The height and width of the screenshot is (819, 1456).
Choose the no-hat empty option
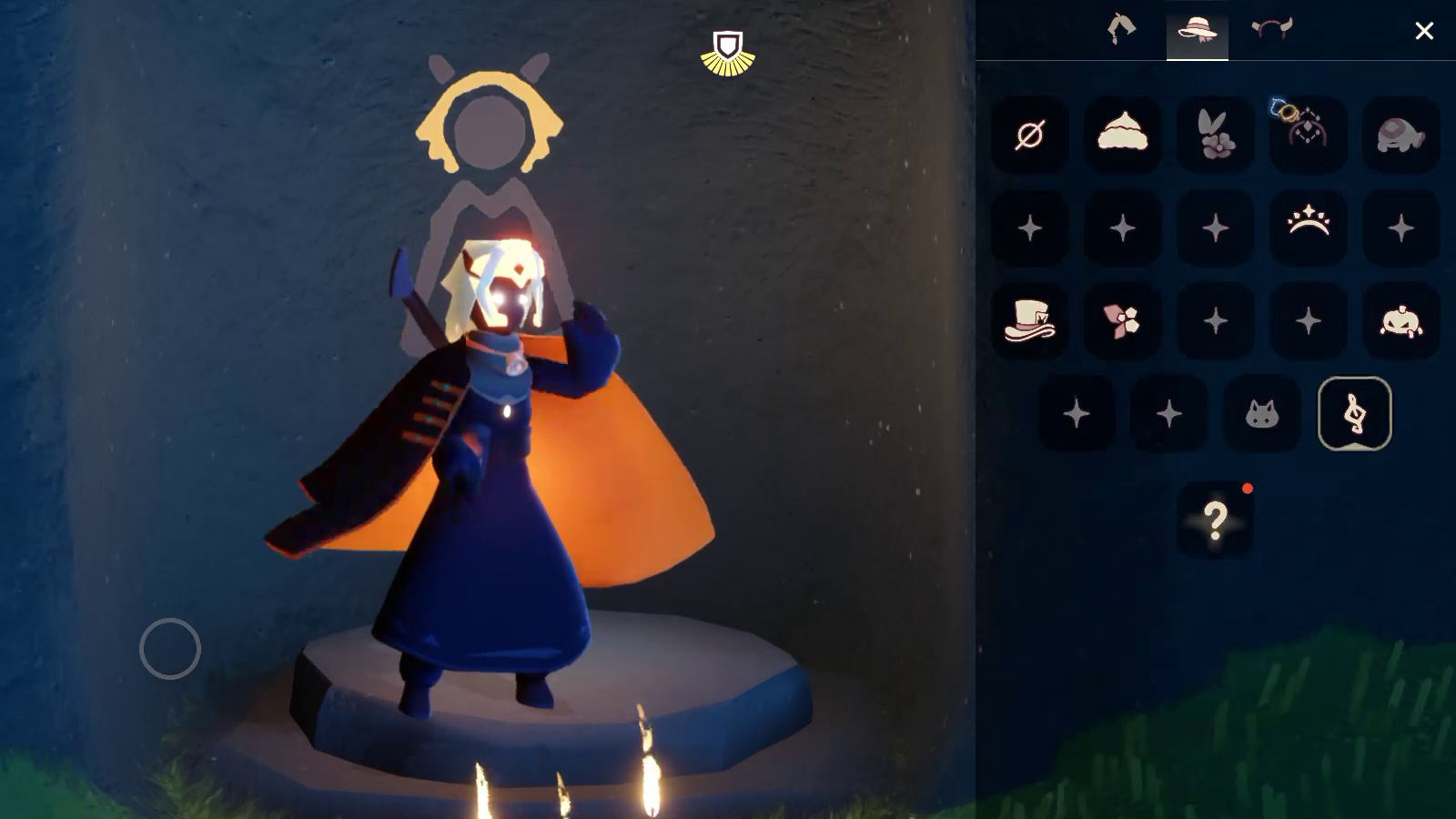pos(1029,136)
